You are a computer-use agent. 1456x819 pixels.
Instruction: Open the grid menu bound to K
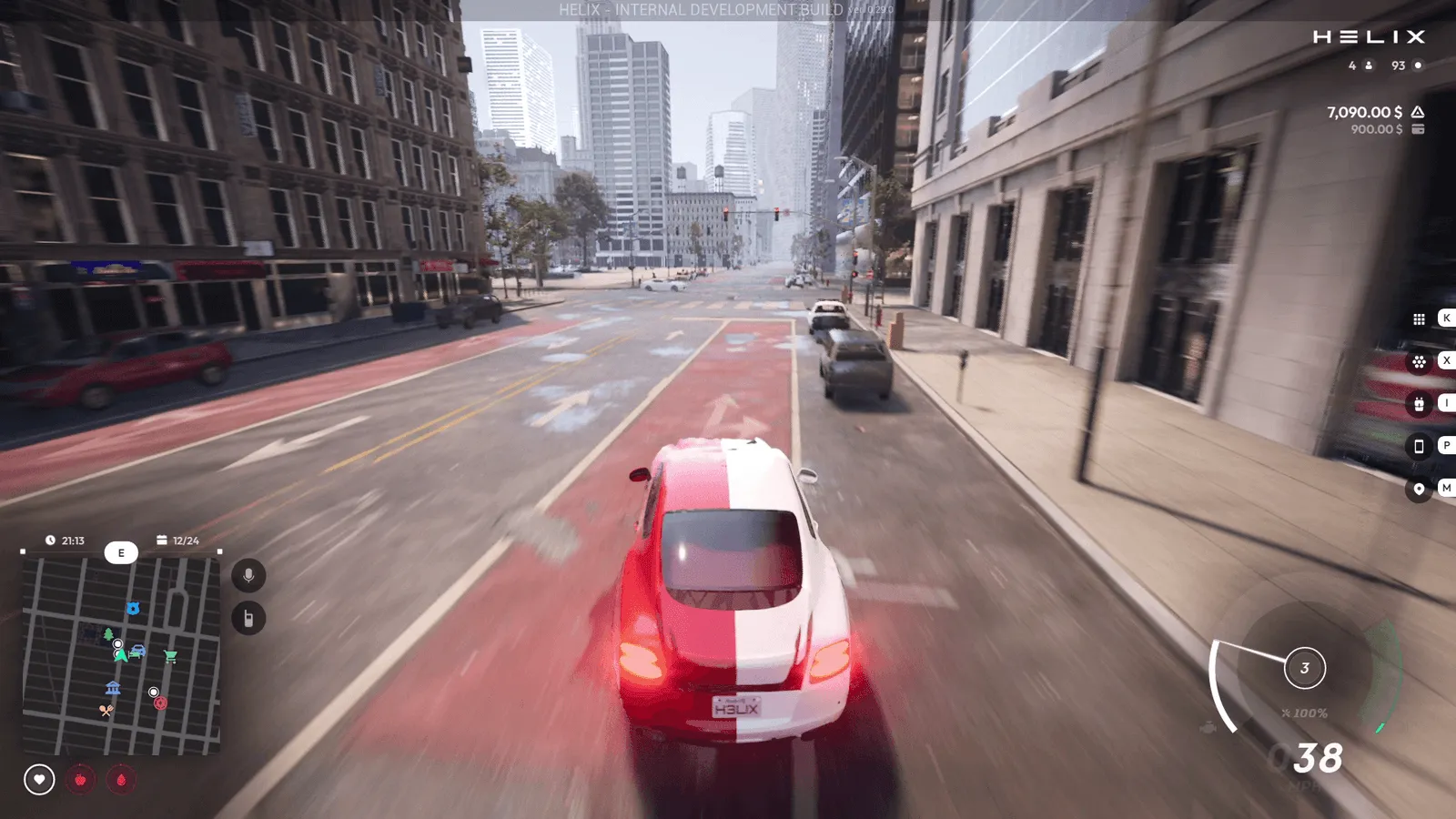click(x=1419, y=318)
